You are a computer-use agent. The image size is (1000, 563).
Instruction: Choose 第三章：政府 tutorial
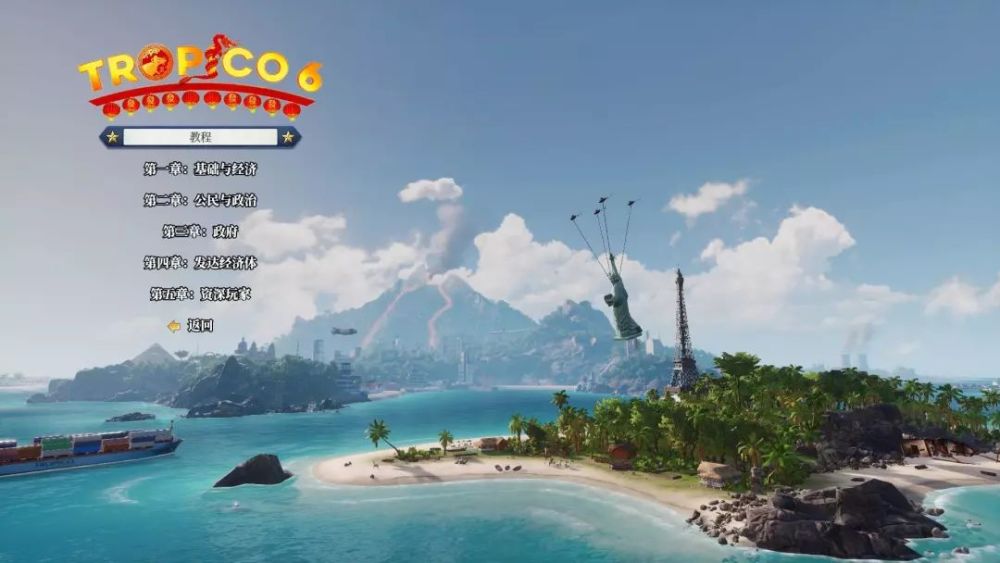[200, 231]
